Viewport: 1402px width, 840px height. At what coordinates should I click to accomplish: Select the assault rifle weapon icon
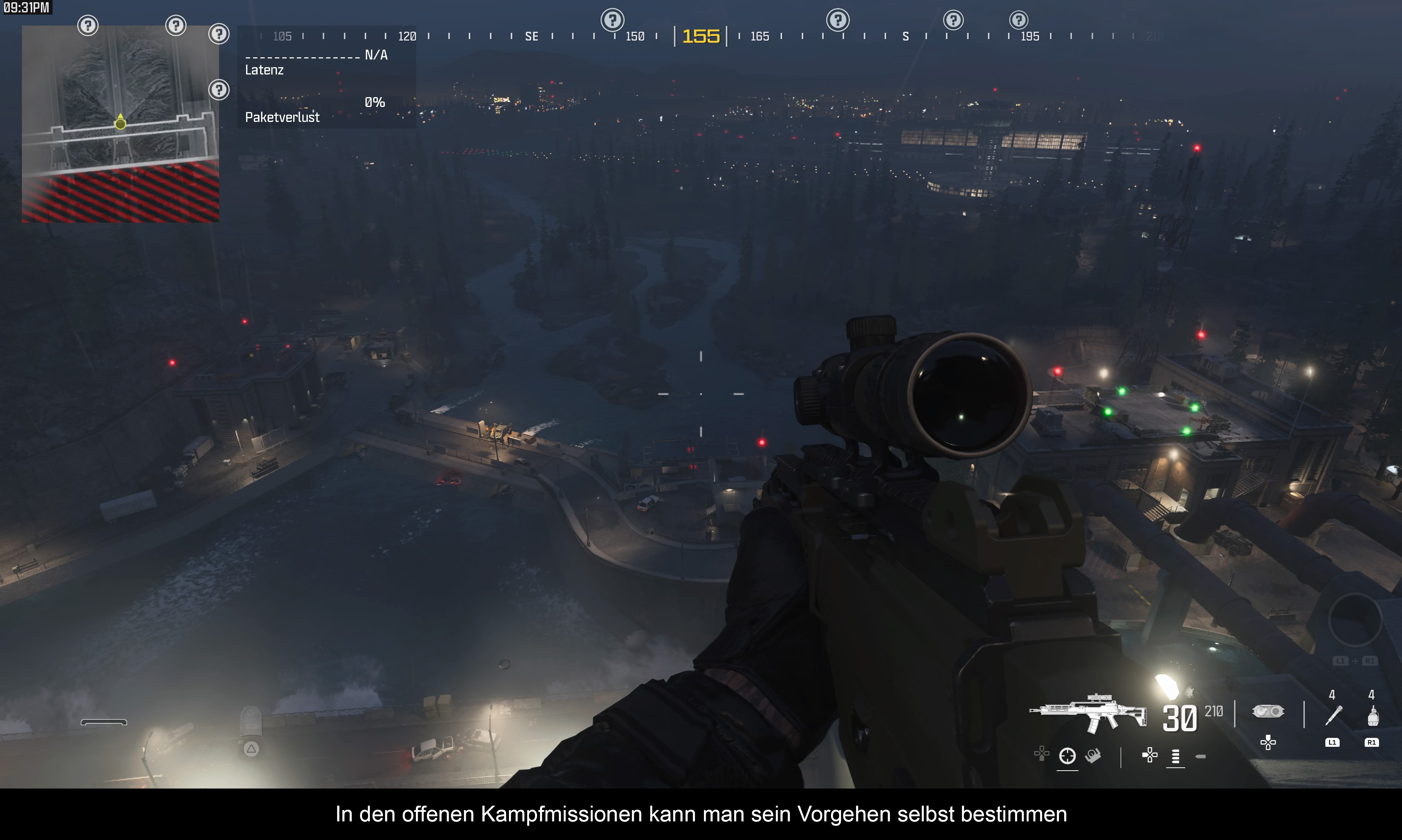pyautogui.click(x=1087, y=713)
